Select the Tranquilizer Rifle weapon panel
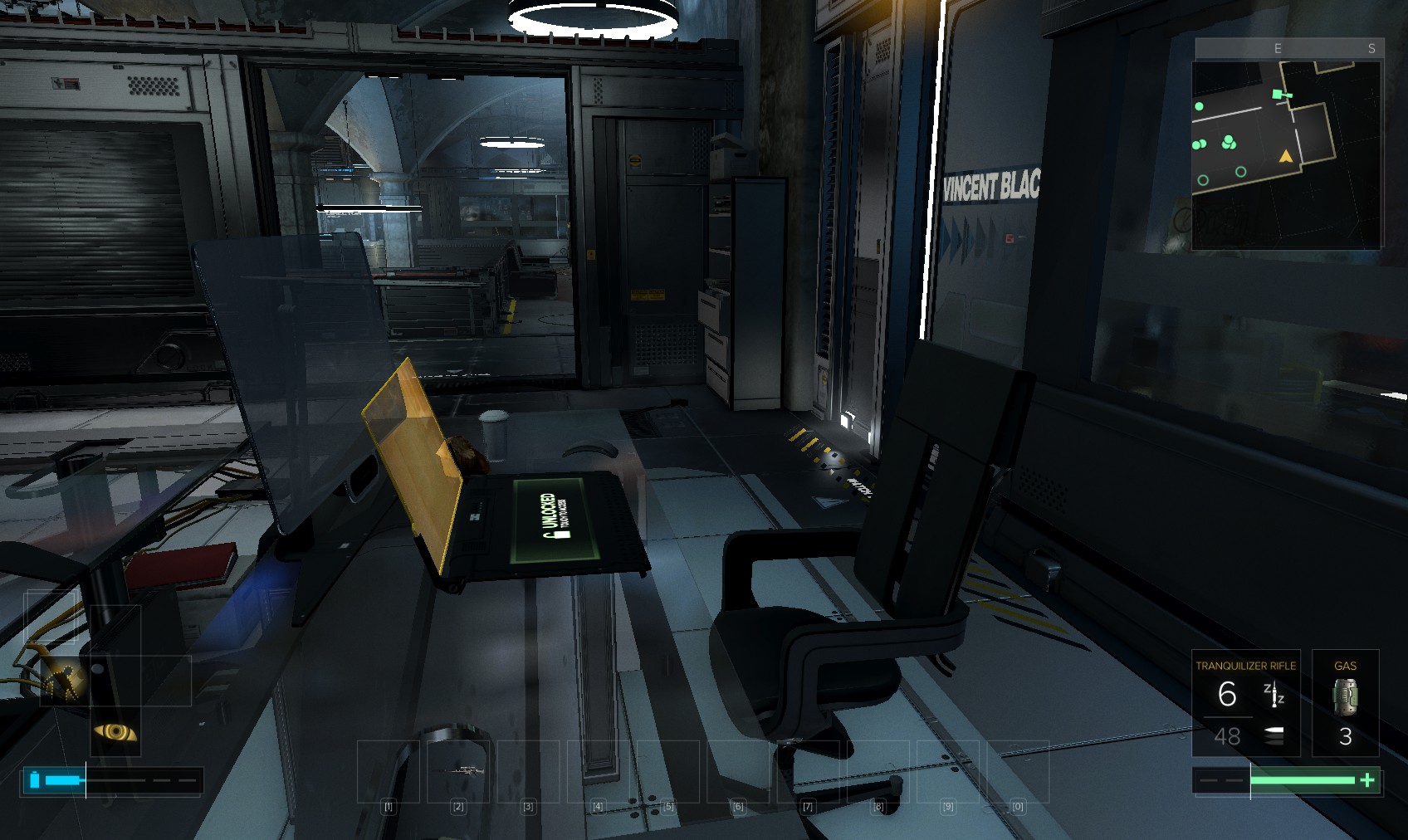The height and width of the screenshot is (840, 1408). point(1245,703)
